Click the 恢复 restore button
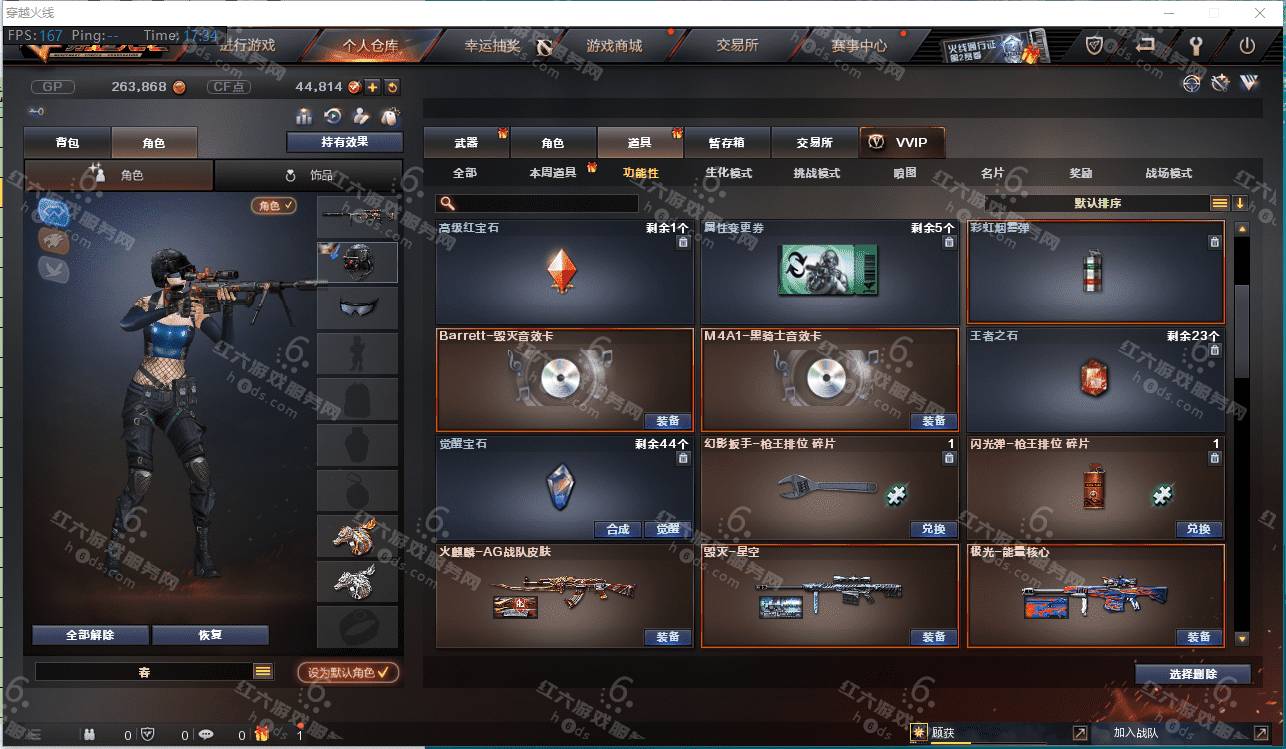The height and width of the screenshot is (749, 1286). click(x=210, y=635)
